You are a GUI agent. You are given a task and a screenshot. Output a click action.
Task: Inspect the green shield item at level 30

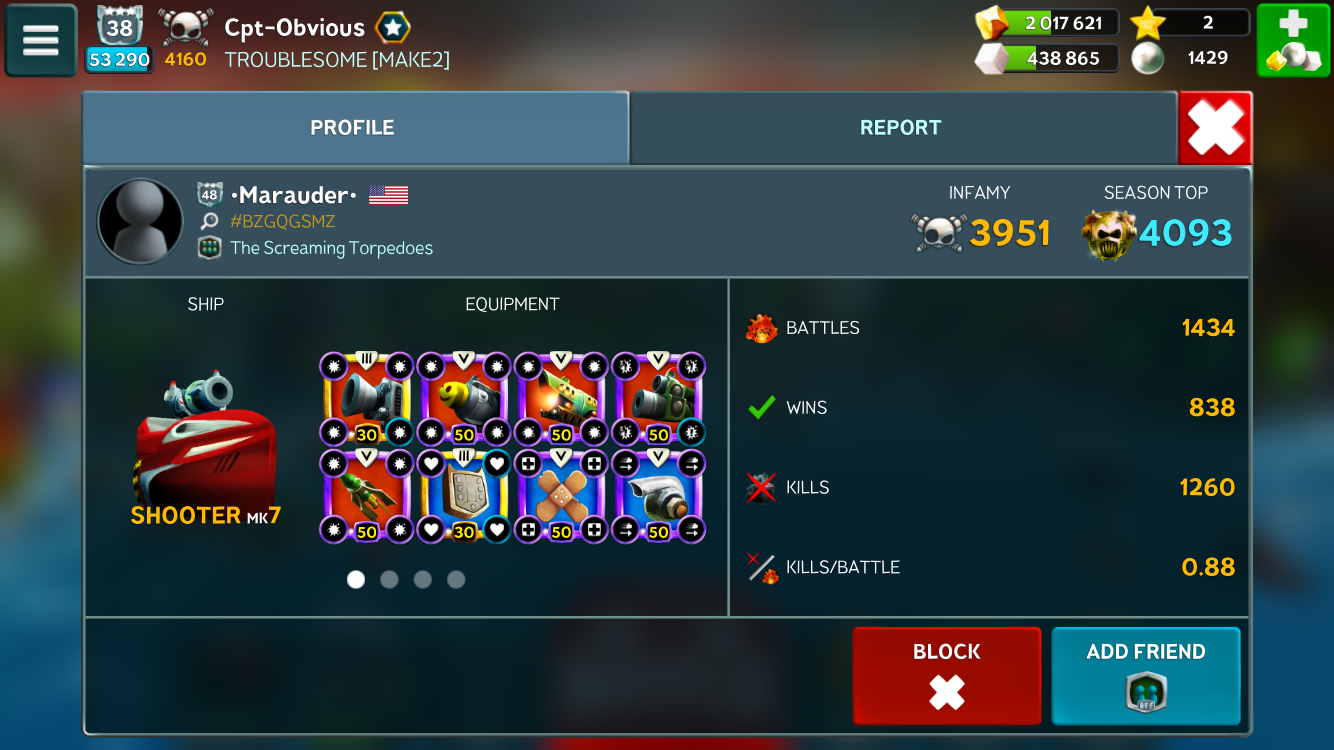[464, 496]
